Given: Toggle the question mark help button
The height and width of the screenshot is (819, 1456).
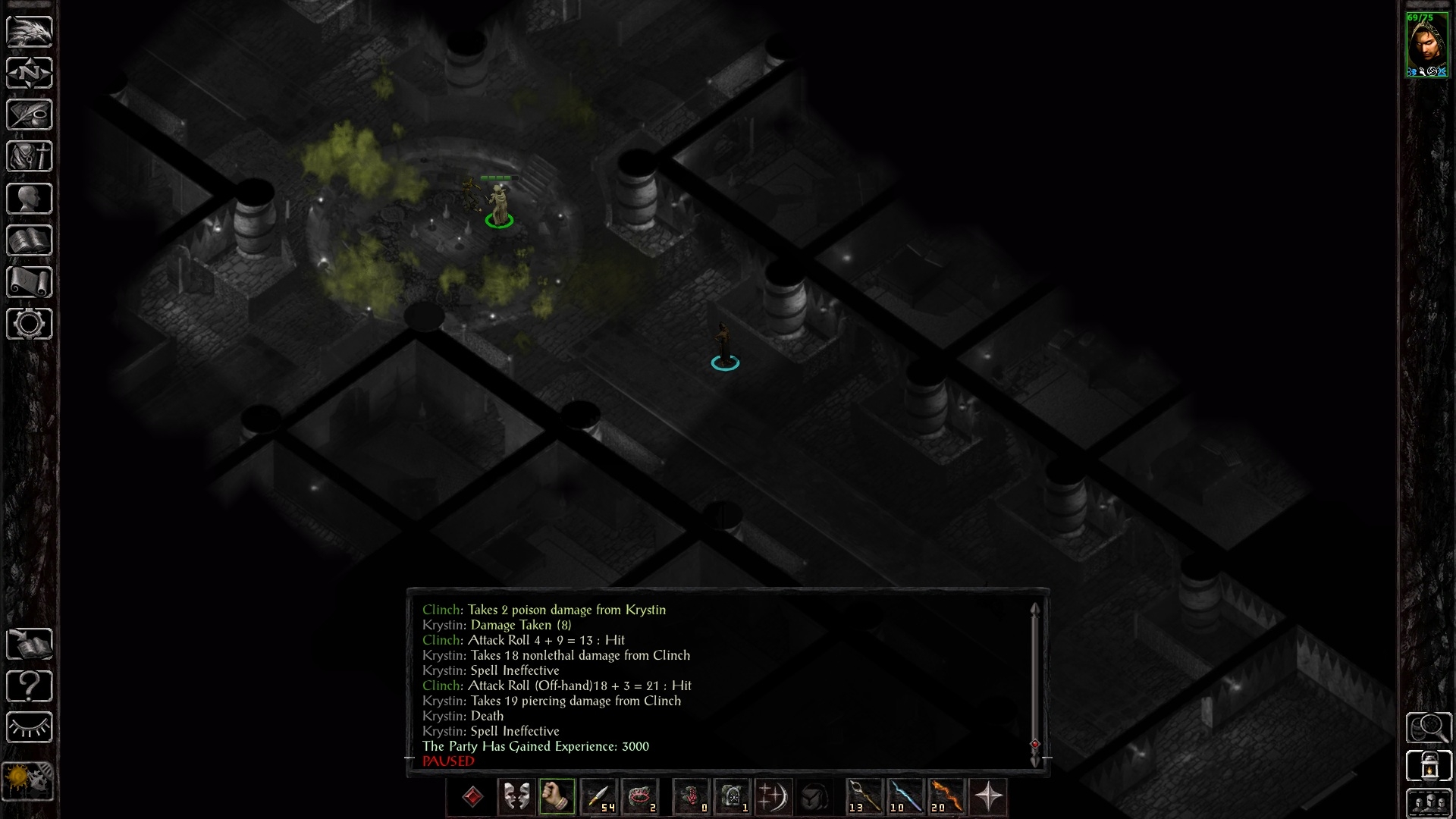Looking at the screenshot, I should click(30, 686).
